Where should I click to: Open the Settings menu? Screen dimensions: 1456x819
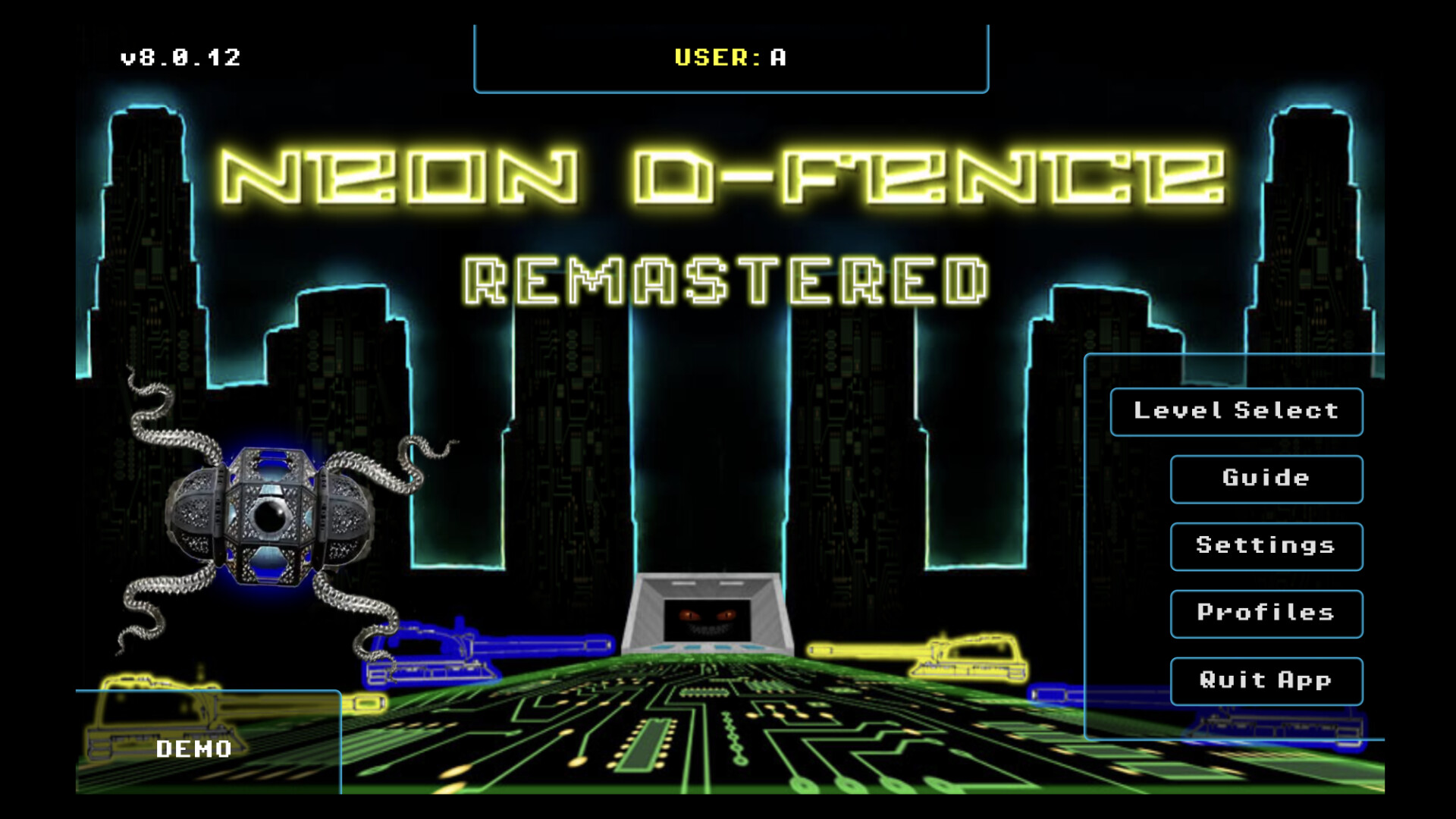coord(1266,545)
